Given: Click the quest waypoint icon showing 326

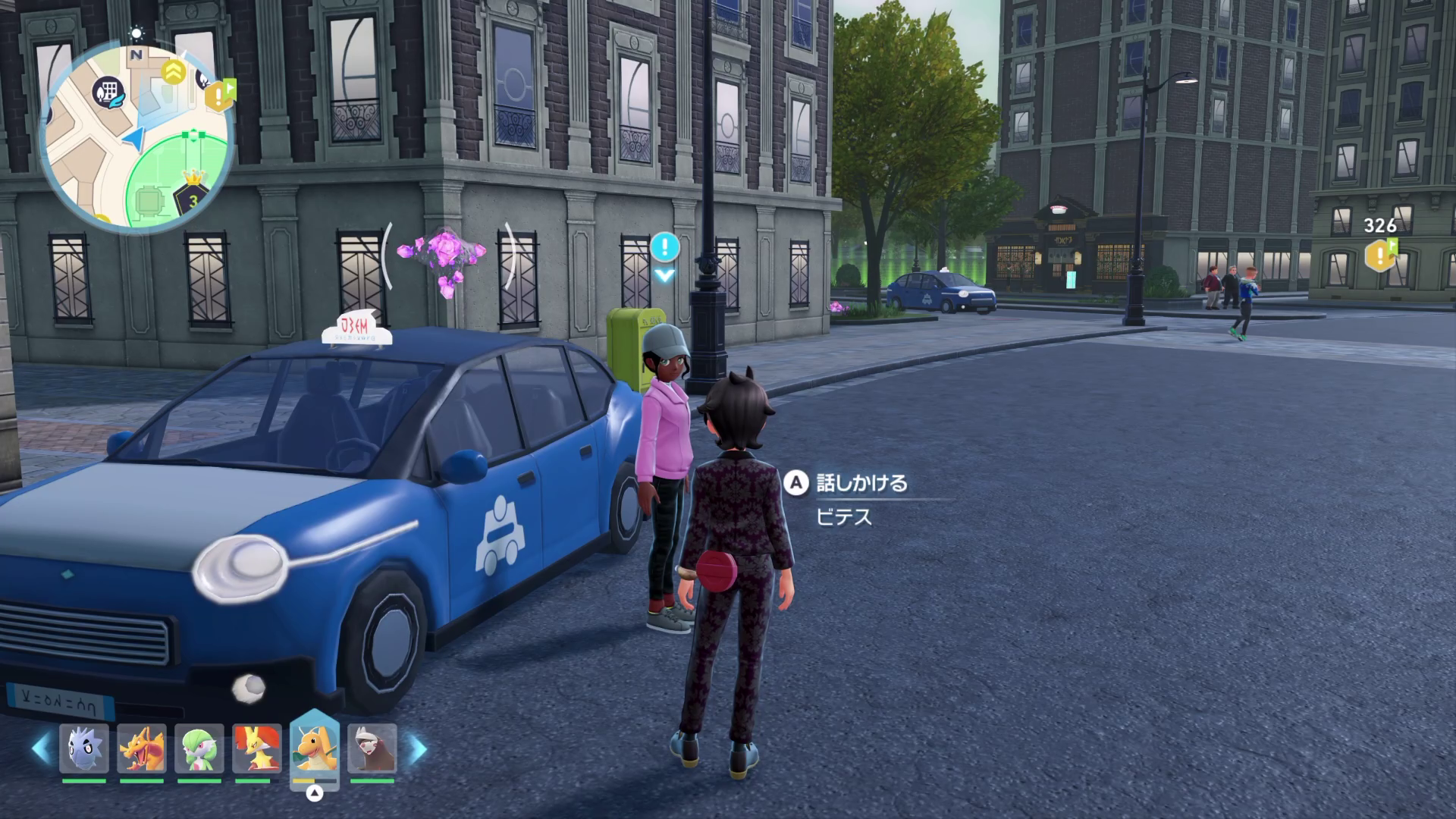Looking at the screenshot, I should [1380, 255].
